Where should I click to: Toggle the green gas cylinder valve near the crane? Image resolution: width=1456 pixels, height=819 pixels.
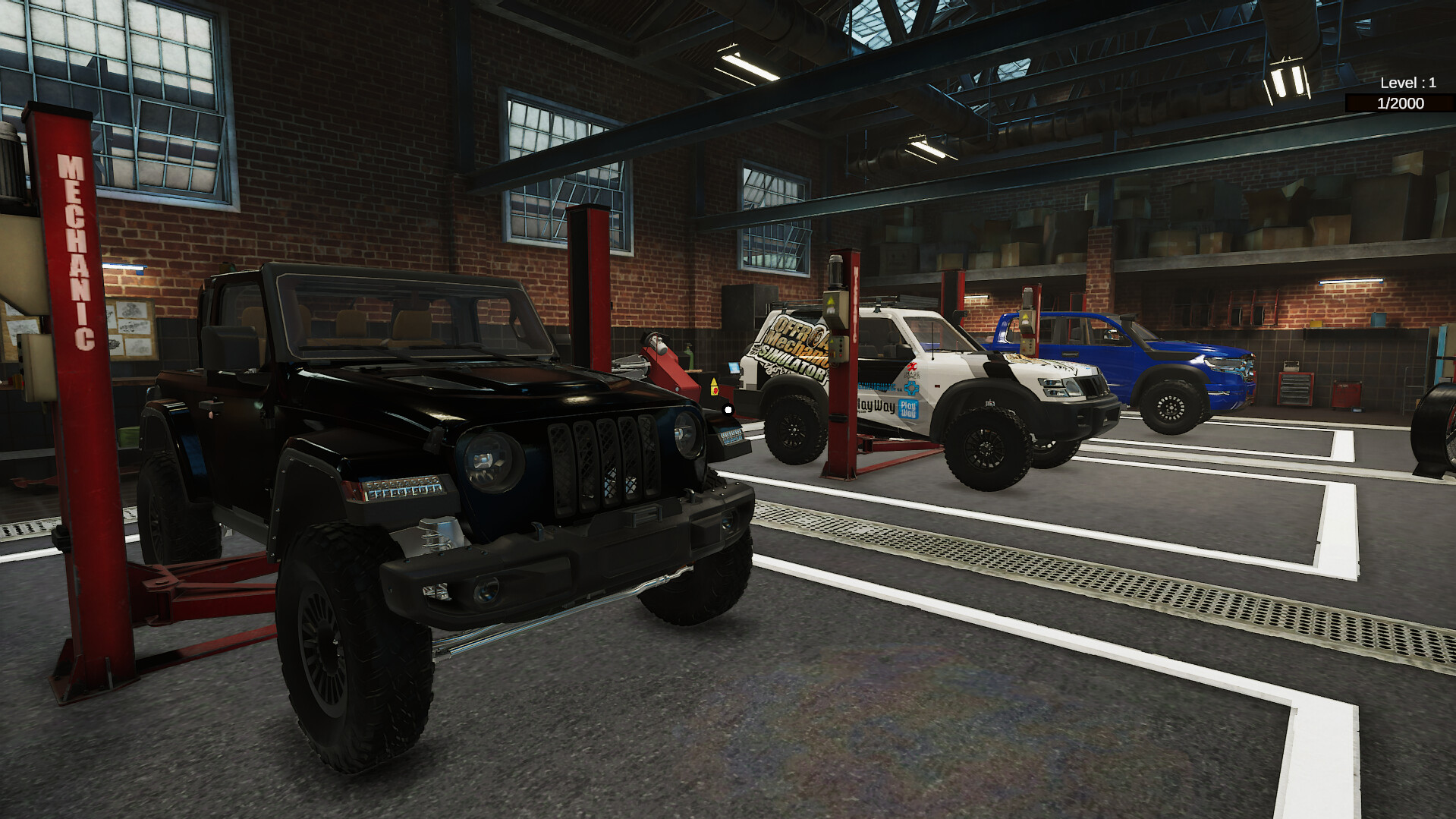point(689,345)
